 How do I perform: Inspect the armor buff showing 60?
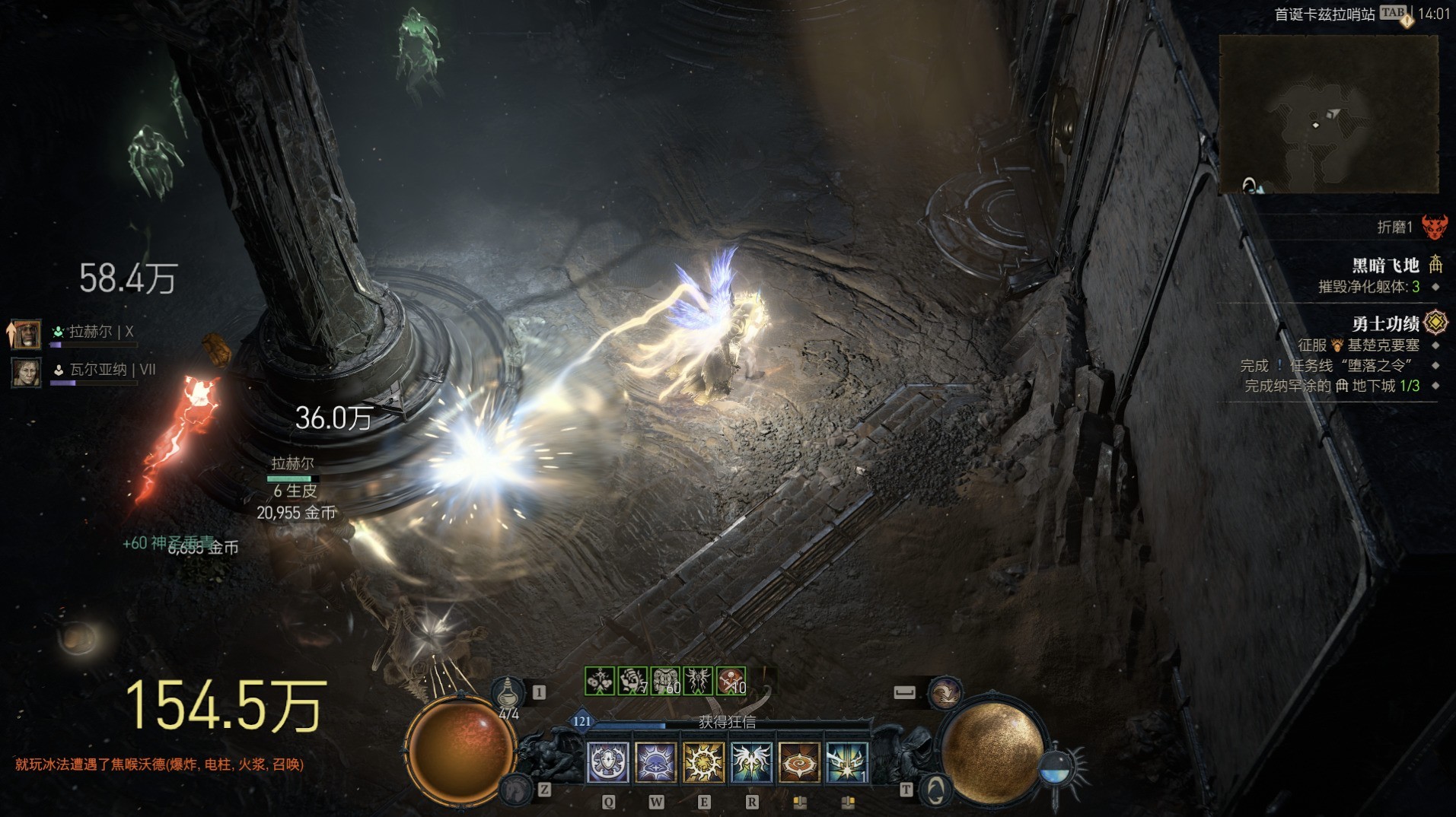665,681
